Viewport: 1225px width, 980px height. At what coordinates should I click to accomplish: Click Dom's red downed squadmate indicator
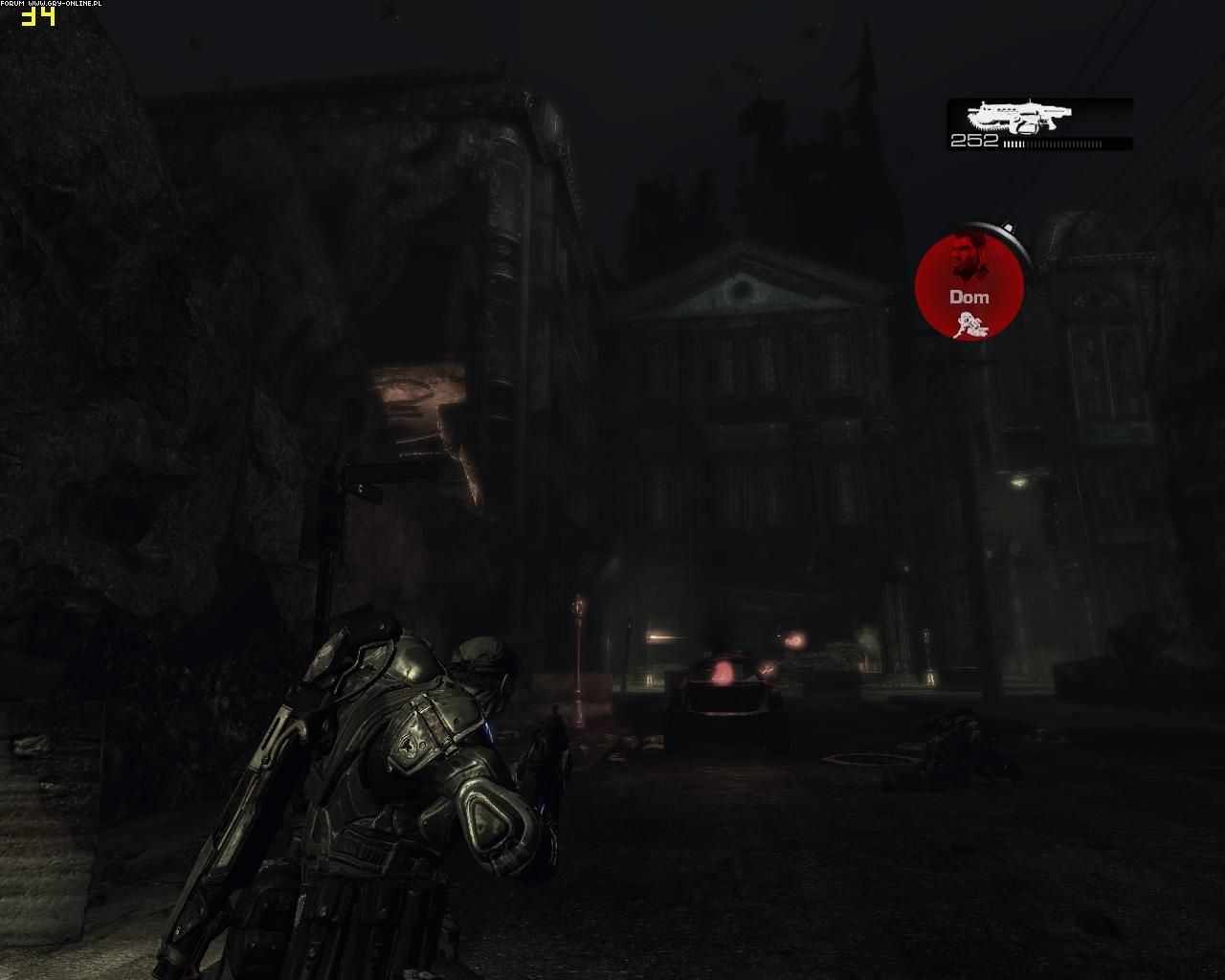(x=969, y=285)
